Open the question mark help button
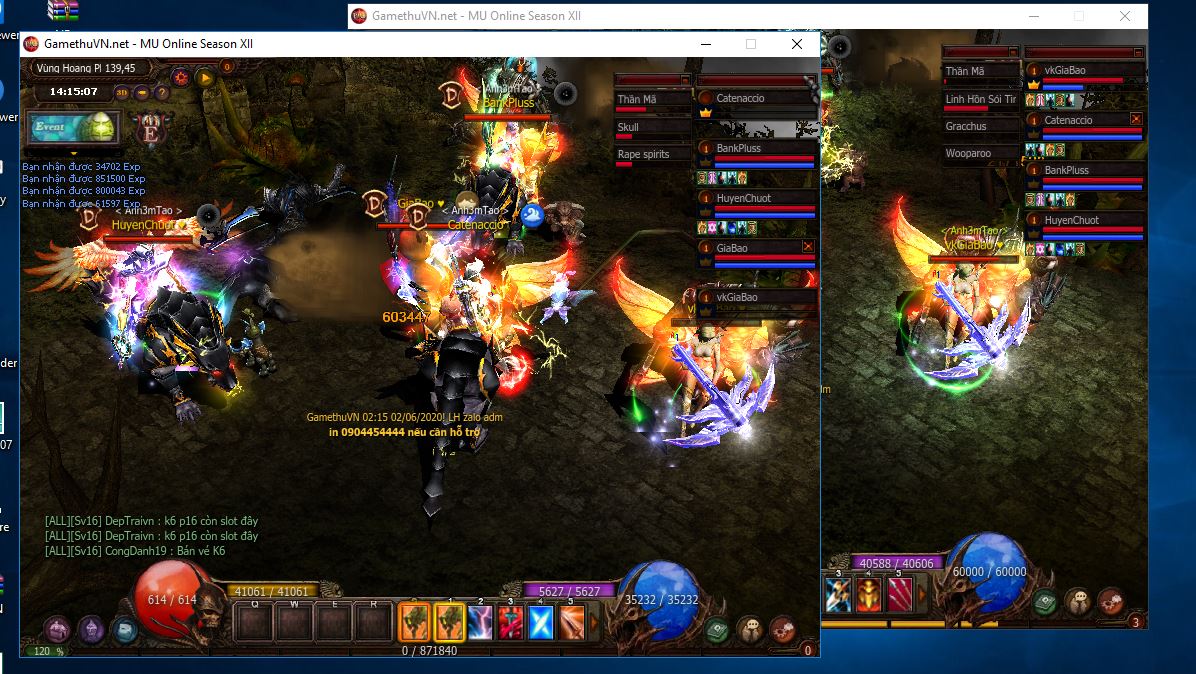Screen dimensions: 1196x674 coord(163,92)
